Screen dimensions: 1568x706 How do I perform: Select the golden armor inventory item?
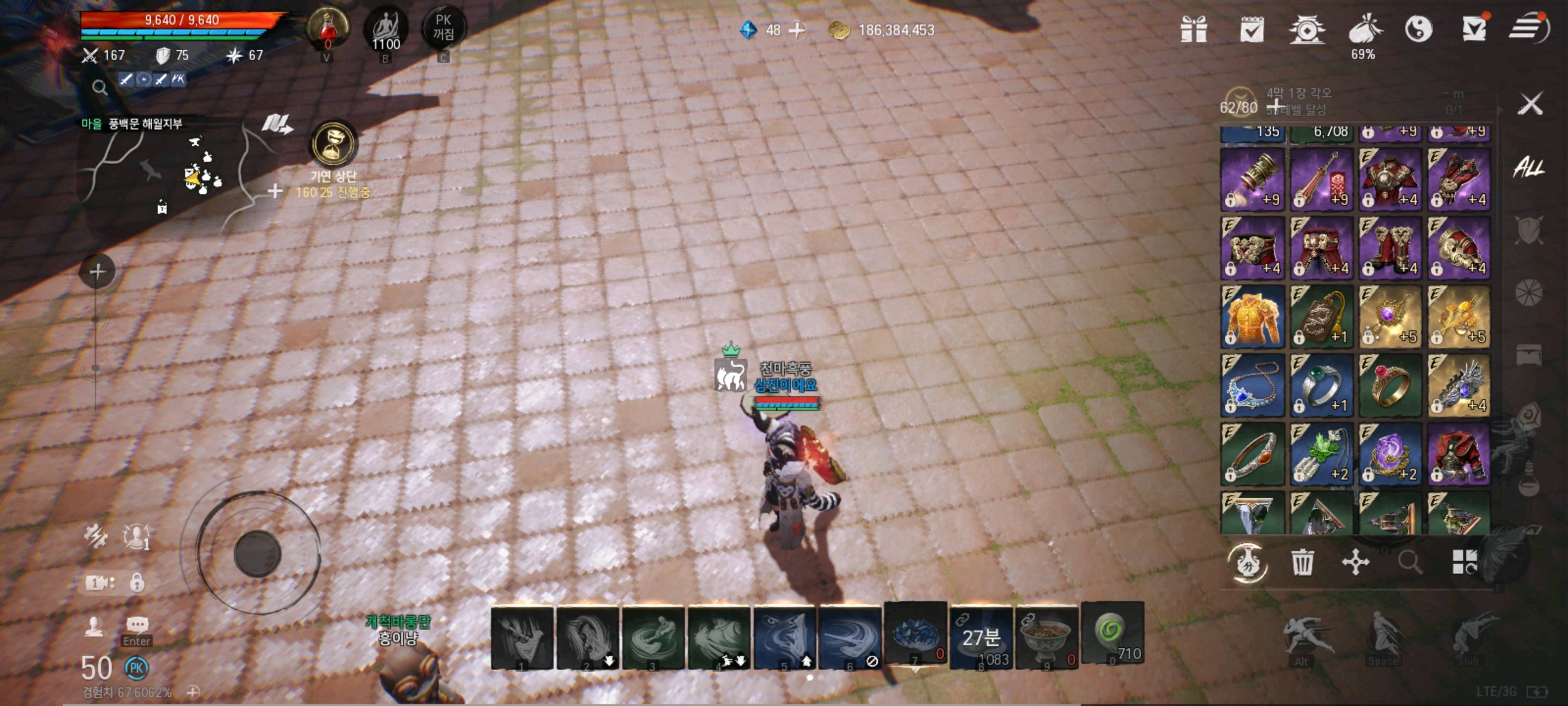(x=1252, y=316)
